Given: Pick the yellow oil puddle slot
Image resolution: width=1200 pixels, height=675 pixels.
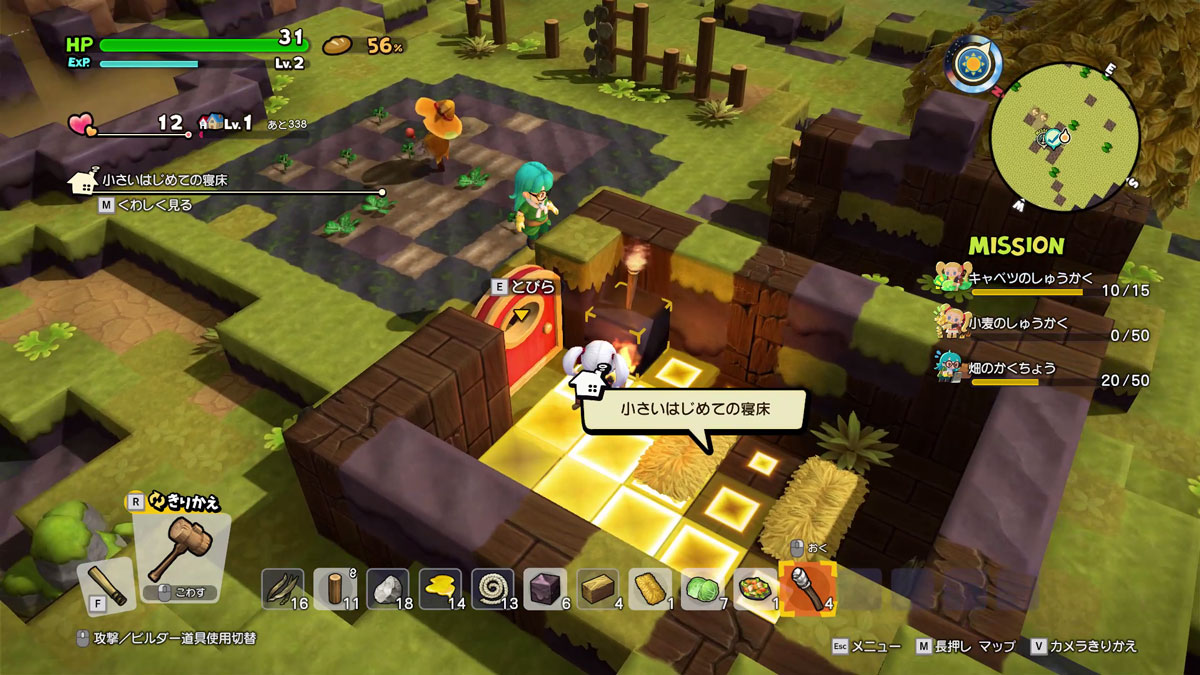Looking at the screenshot, I should point(440,588).
